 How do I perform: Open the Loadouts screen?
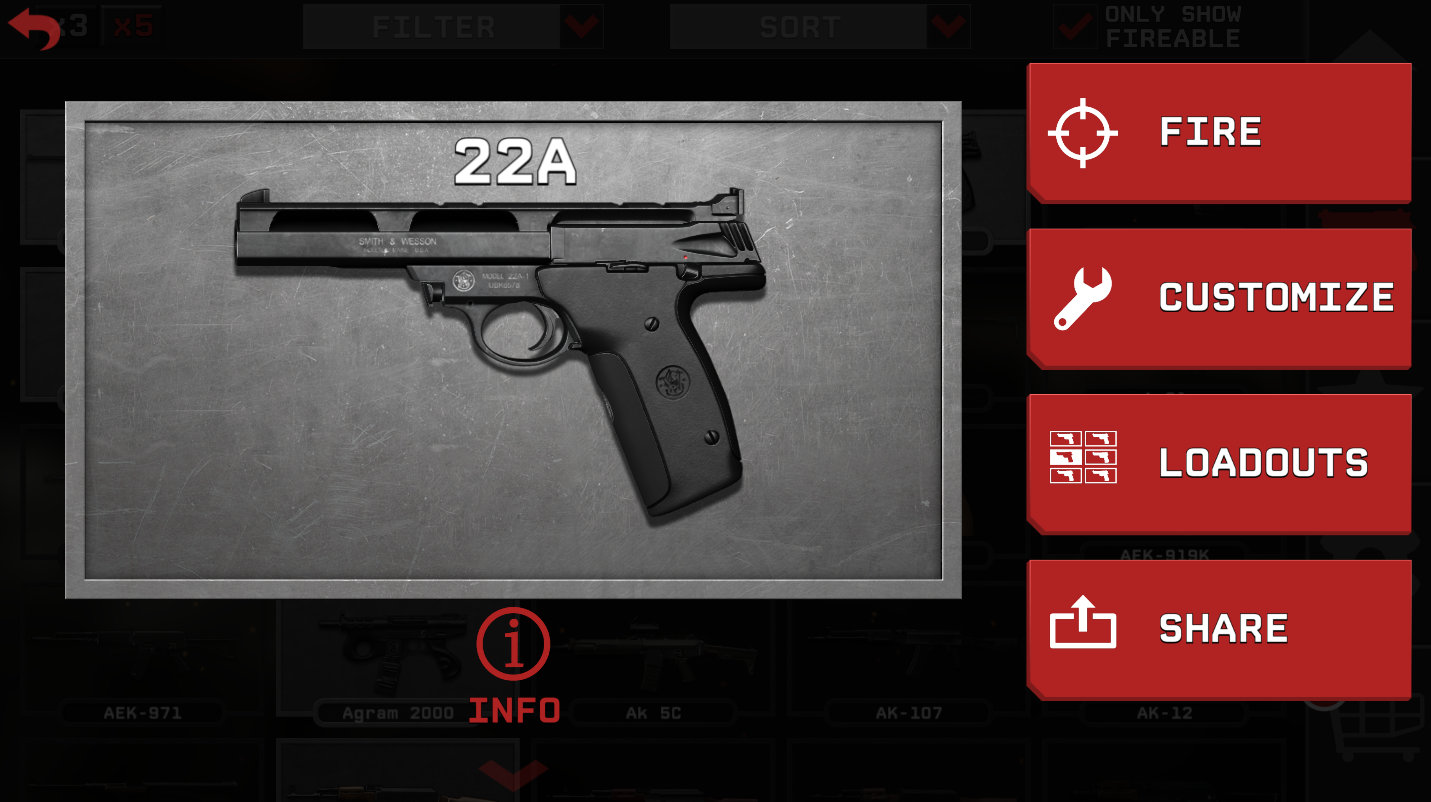[x=1218, y=463]
